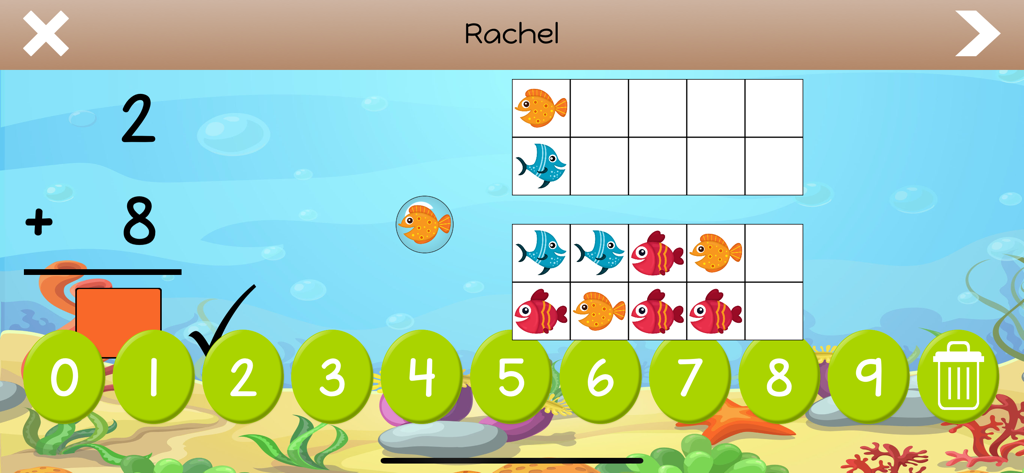Screen dimensions: 1024x473
Task: Go to the next problem arrow
Action: [977, 34]
